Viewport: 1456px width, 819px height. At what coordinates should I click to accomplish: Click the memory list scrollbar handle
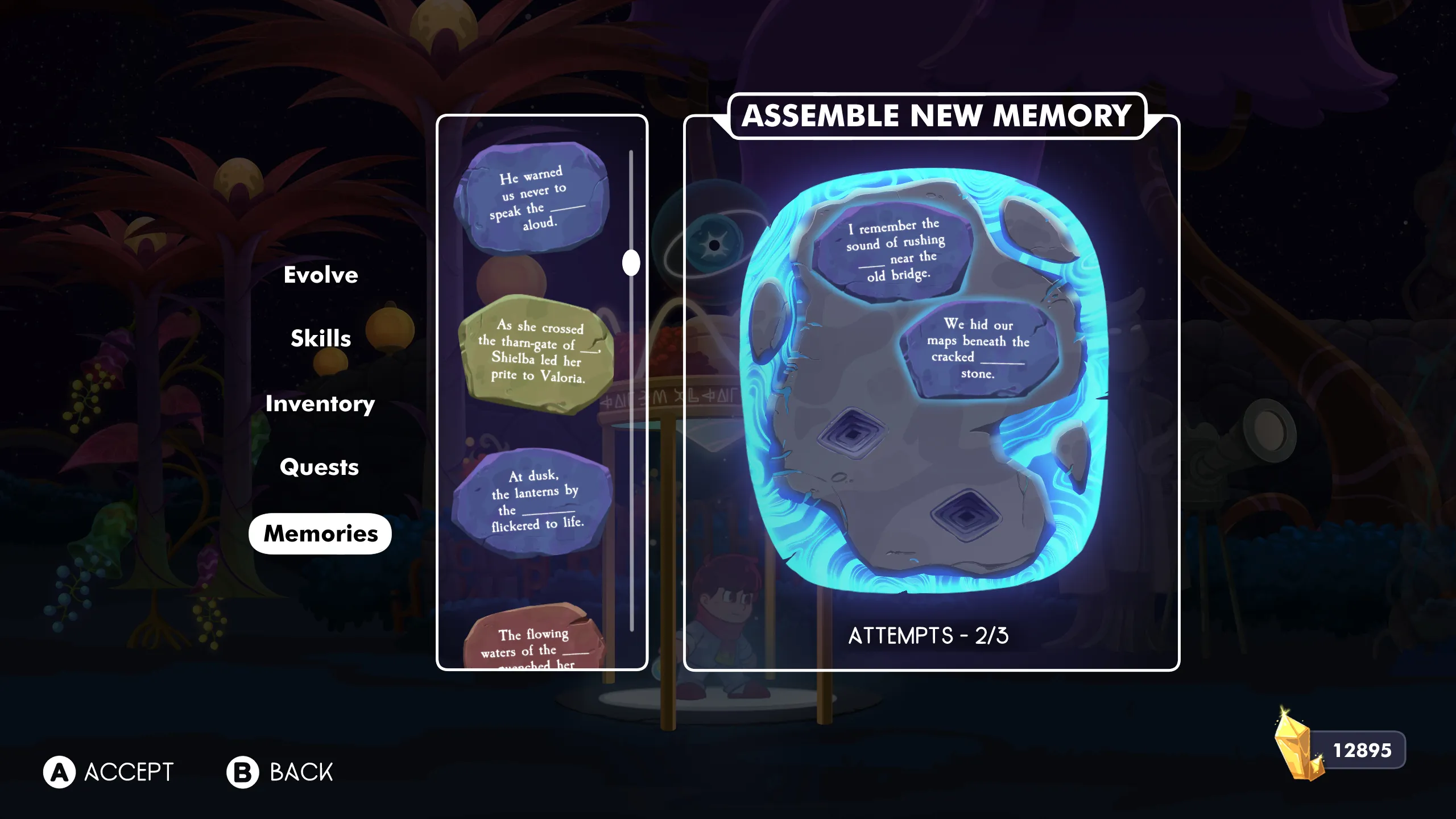tap(631, 263)
